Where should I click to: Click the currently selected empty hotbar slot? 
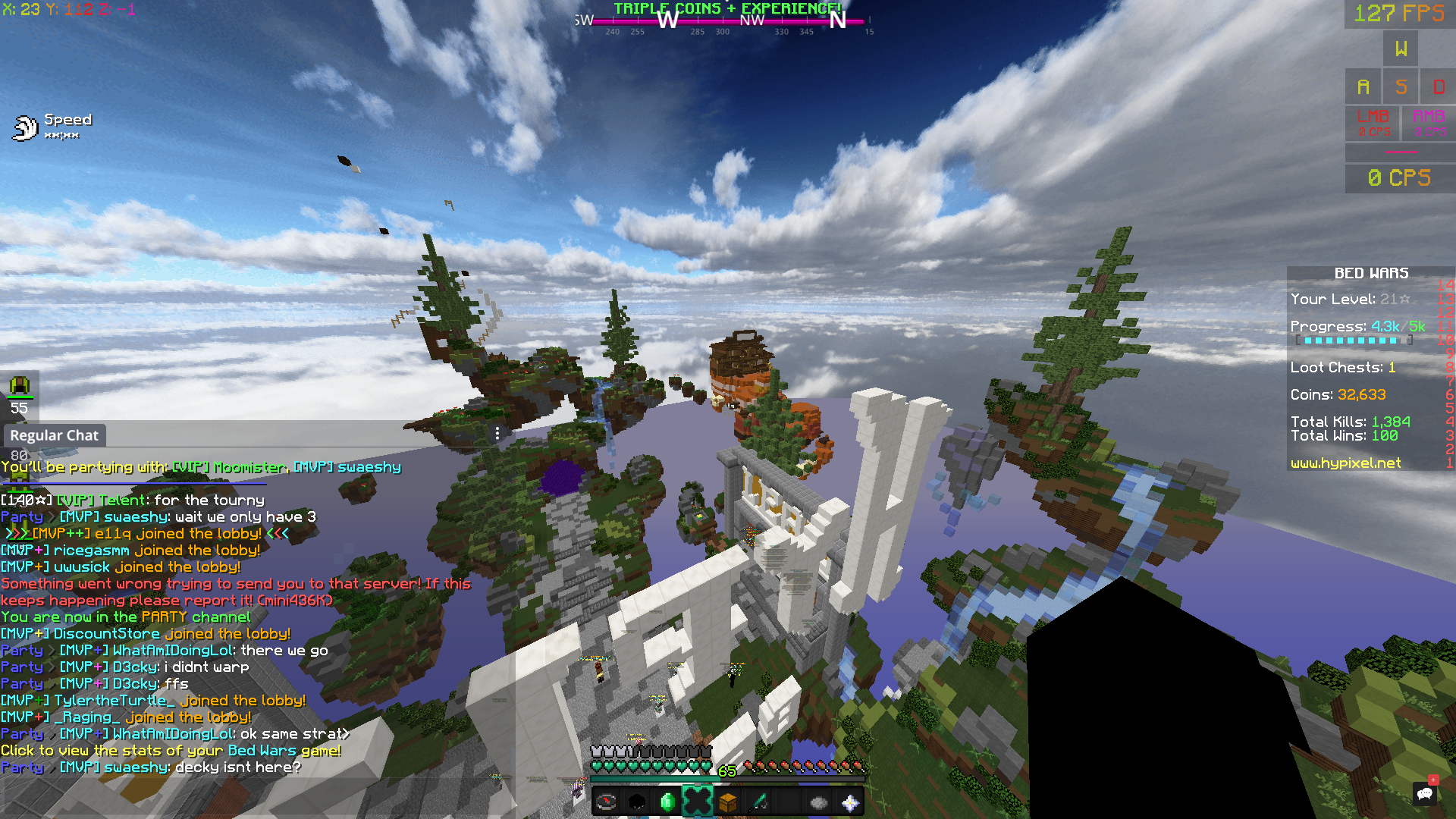coord(698,800)
